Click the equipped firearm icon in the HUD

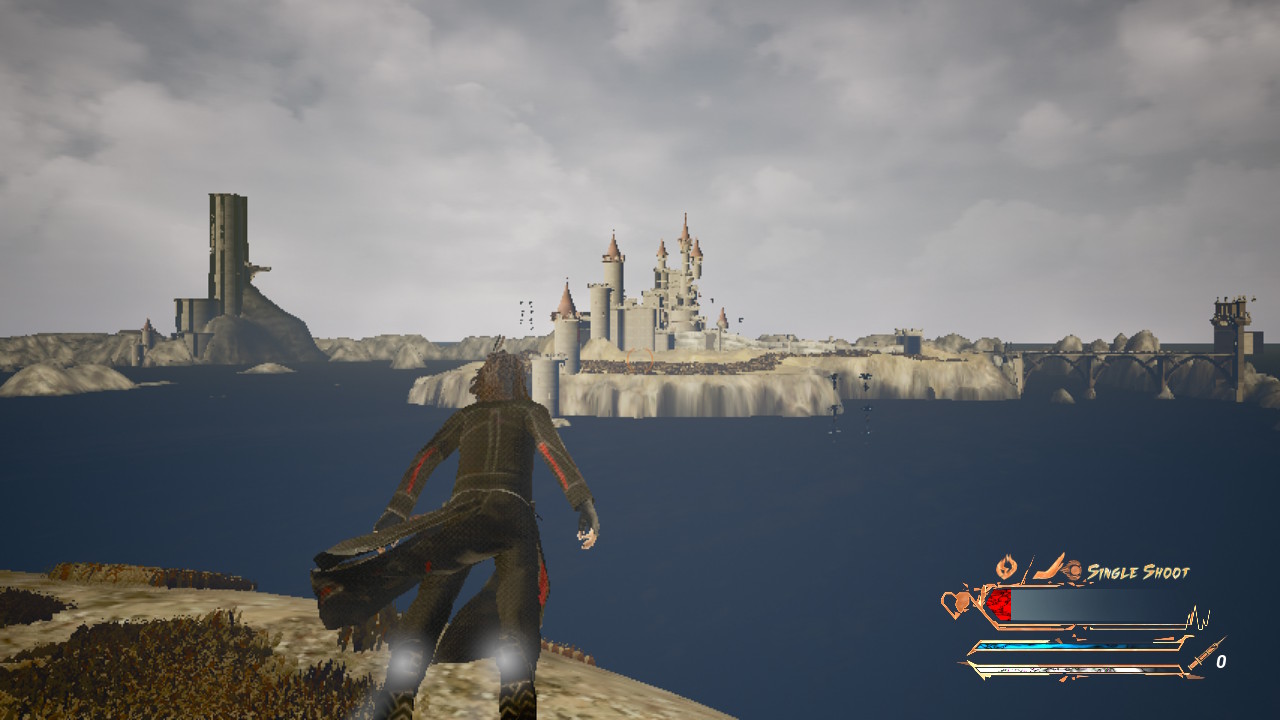pyautogui.click(x=1048, y=568)
